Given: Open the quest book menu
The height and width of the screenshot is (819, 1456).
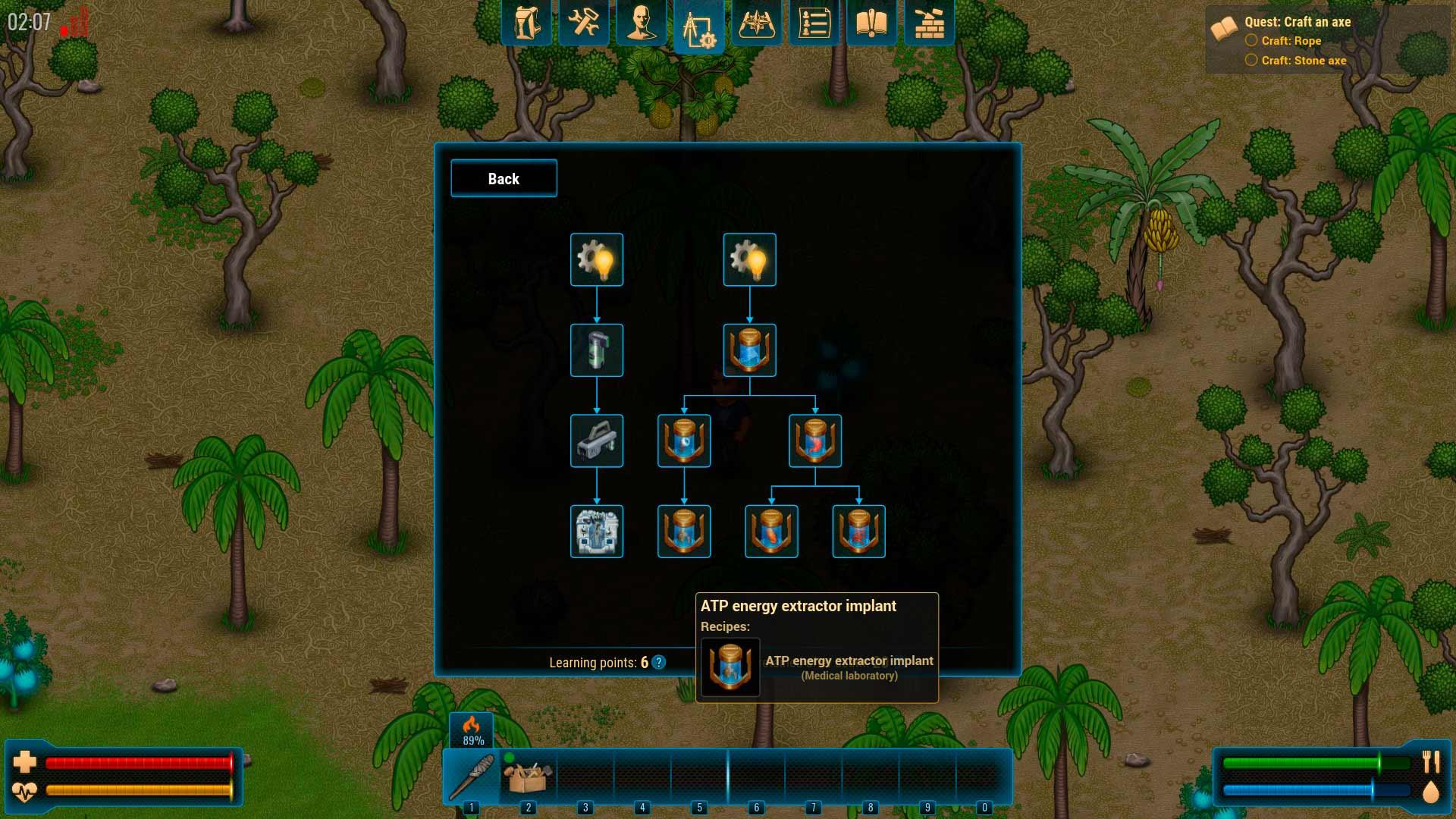Looking at the screenshot, I should (871, 22).
